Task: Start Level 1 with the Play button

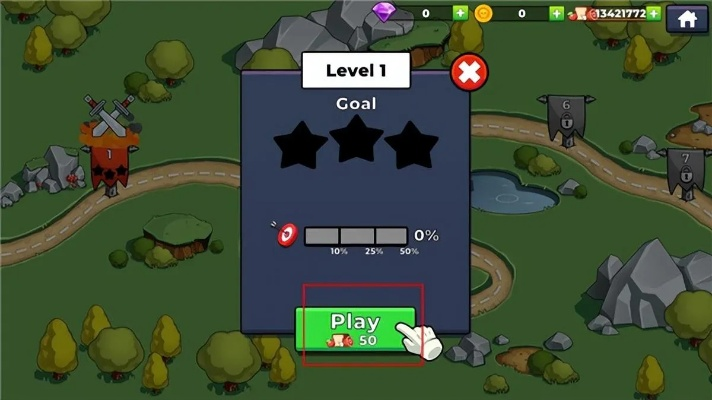Action: pos(355,328)
